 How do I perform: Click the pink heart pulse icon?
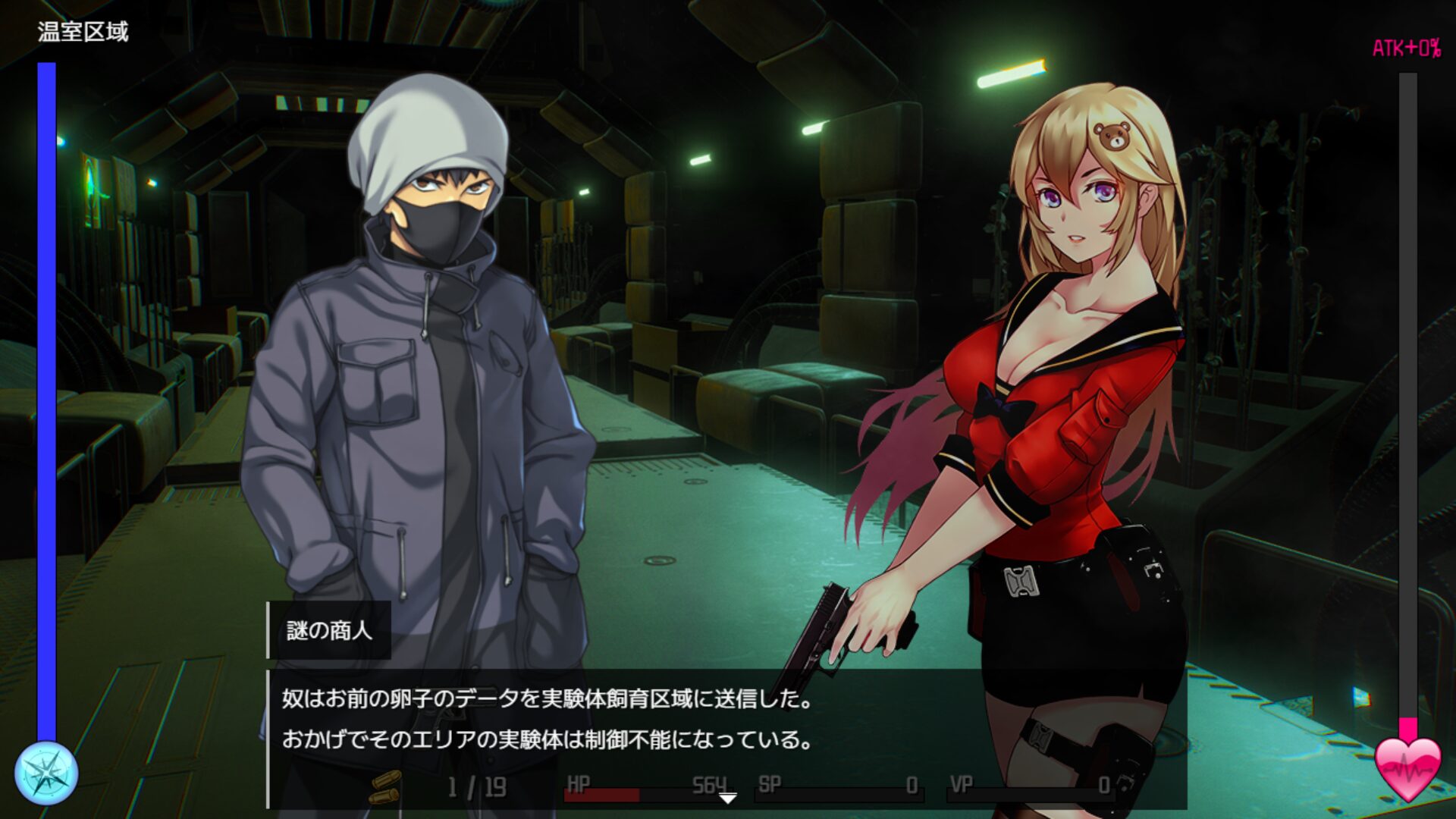click(1407, 768)
